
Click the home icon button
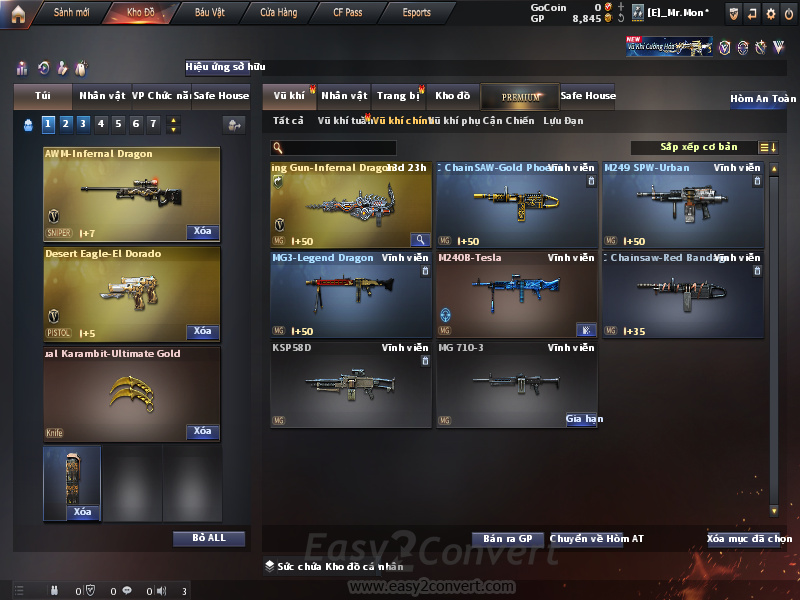point(18,13)
